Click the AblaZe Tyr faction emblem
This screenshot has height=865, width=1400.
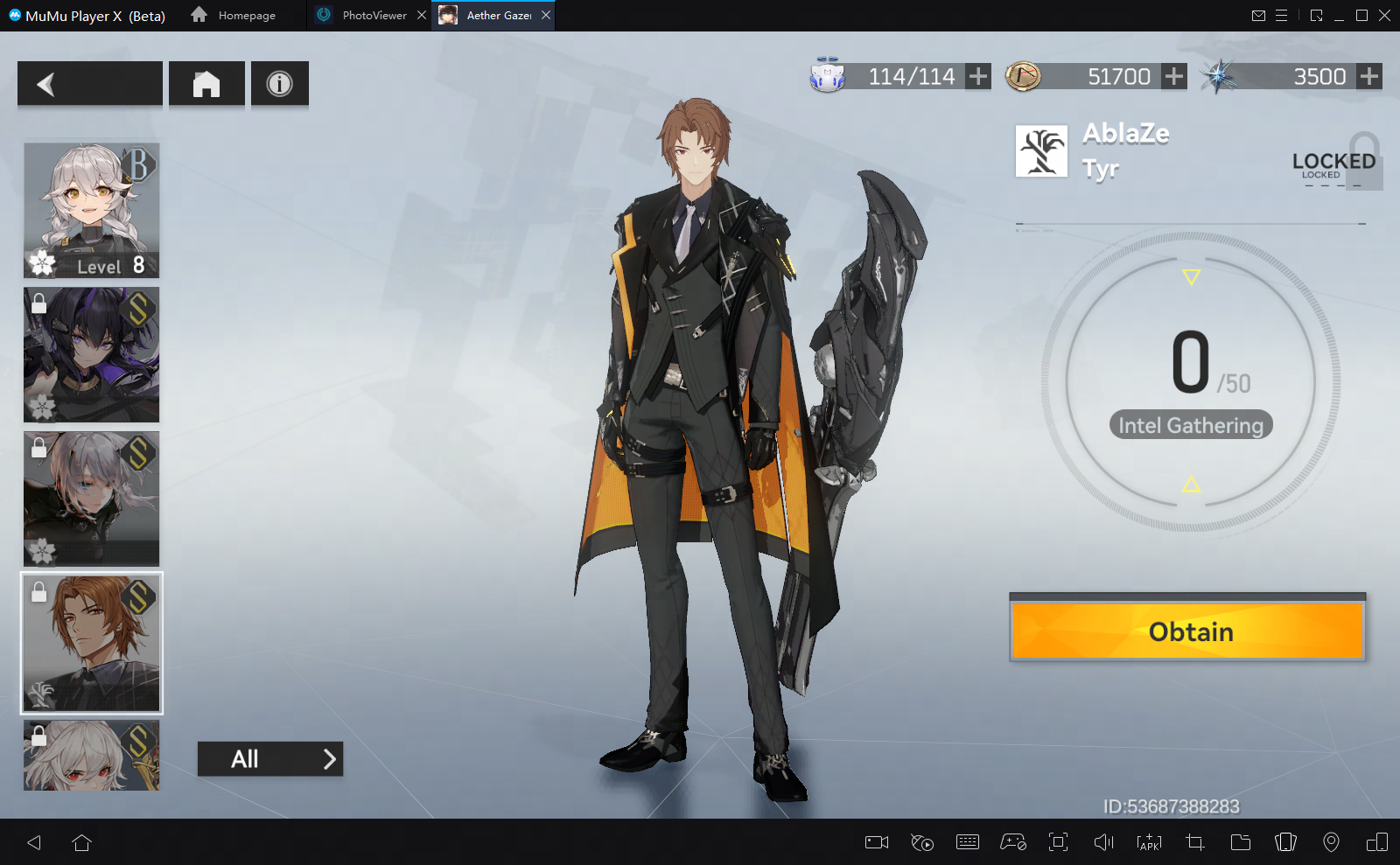1041,151
